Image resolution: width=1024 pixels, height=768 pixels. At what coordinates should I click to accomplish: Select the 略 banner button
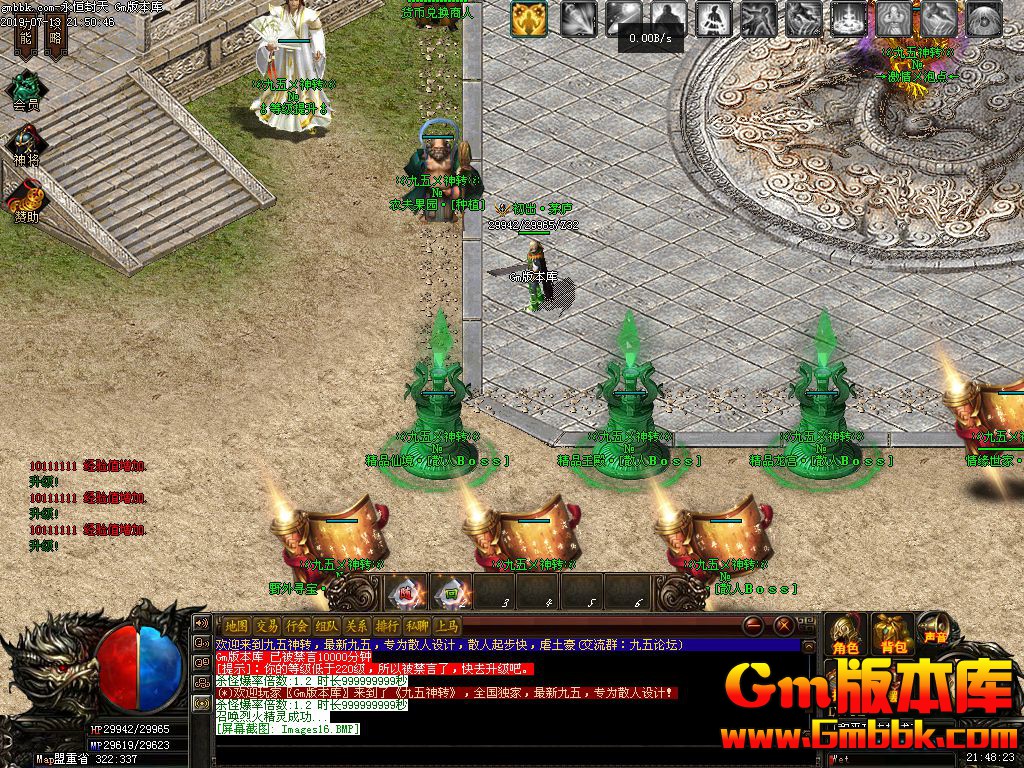pyautogui.click(x=55, y=39)
